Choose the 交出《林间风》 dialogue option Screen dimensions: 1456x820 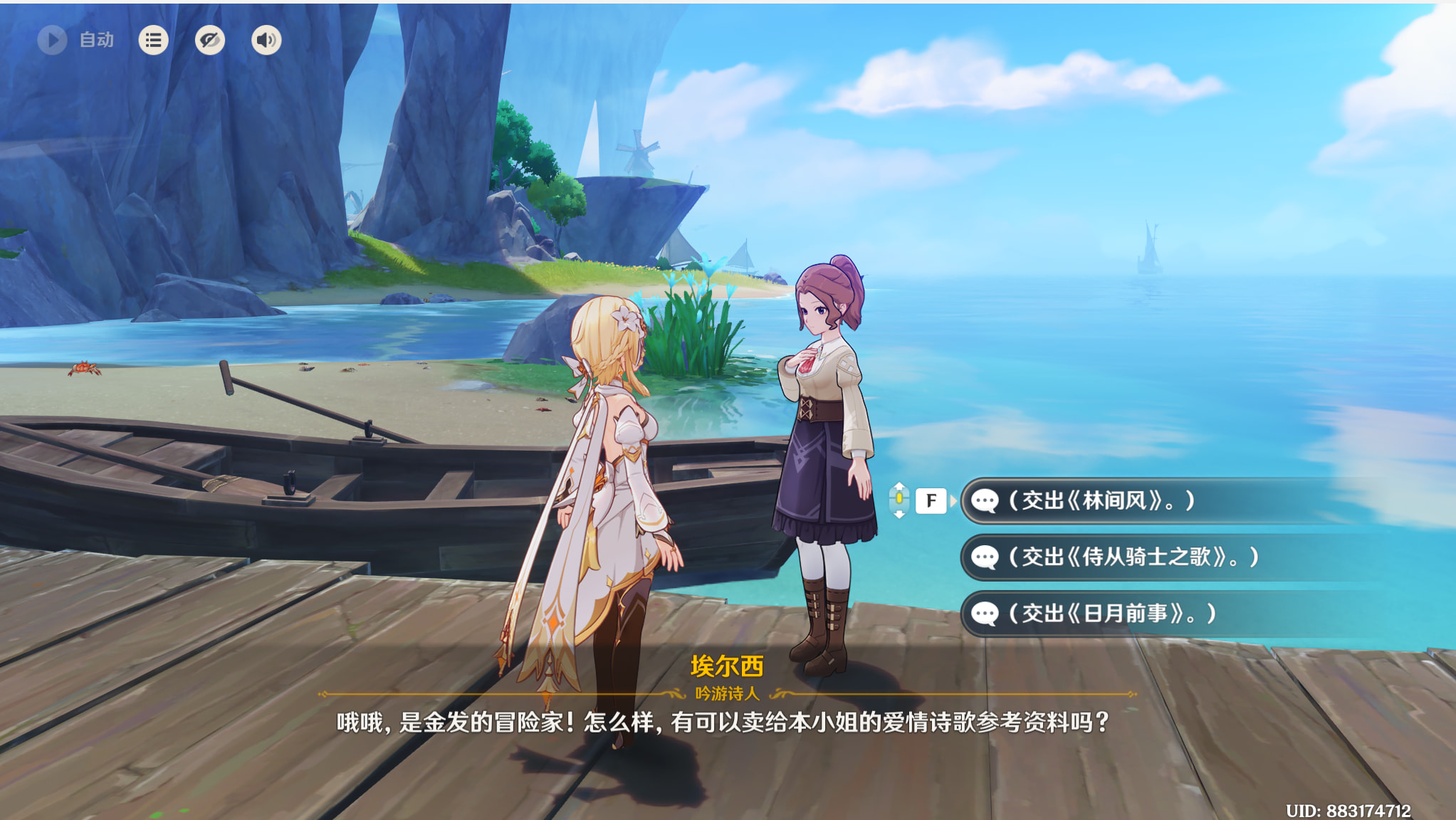click(1111, 501)
